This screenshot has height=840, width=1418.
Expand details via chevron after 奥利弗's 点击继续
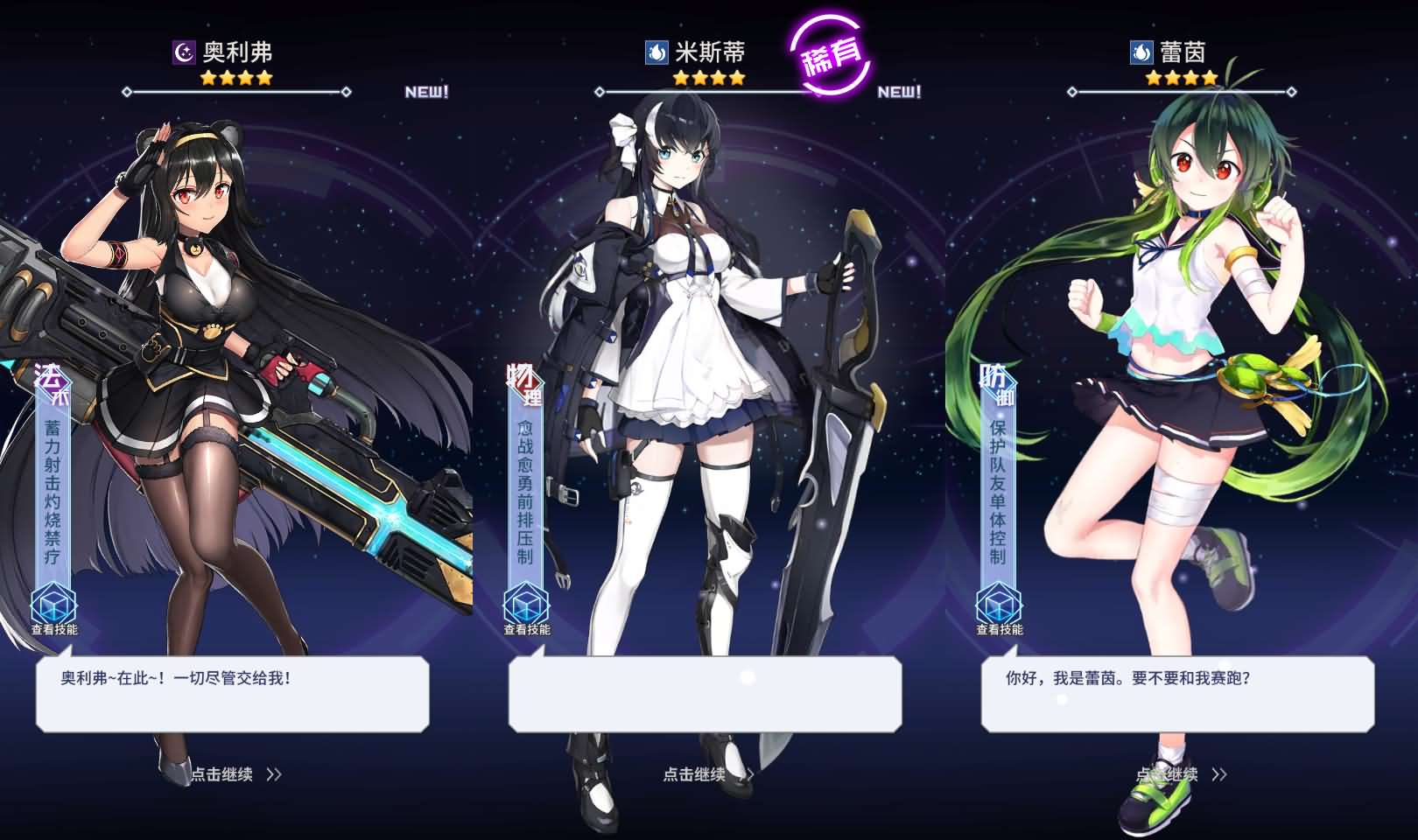click(273, 775)
